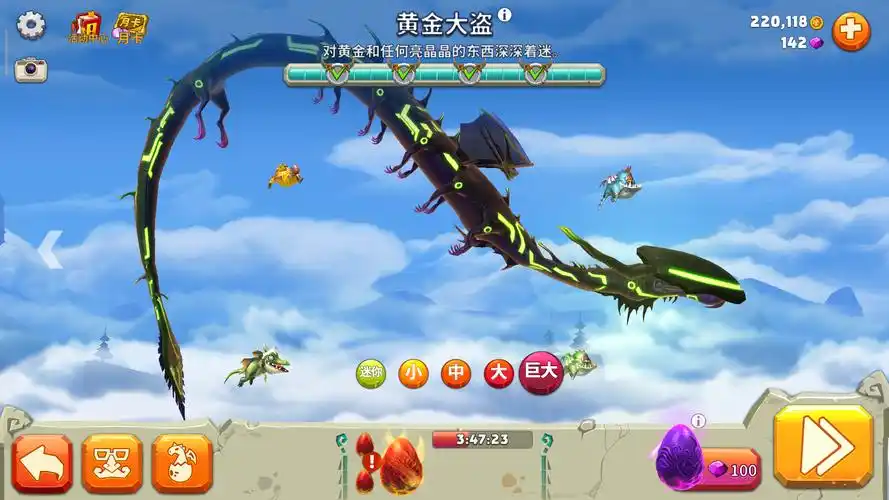Open the 月卡 monthly card offer

point(128,26)
